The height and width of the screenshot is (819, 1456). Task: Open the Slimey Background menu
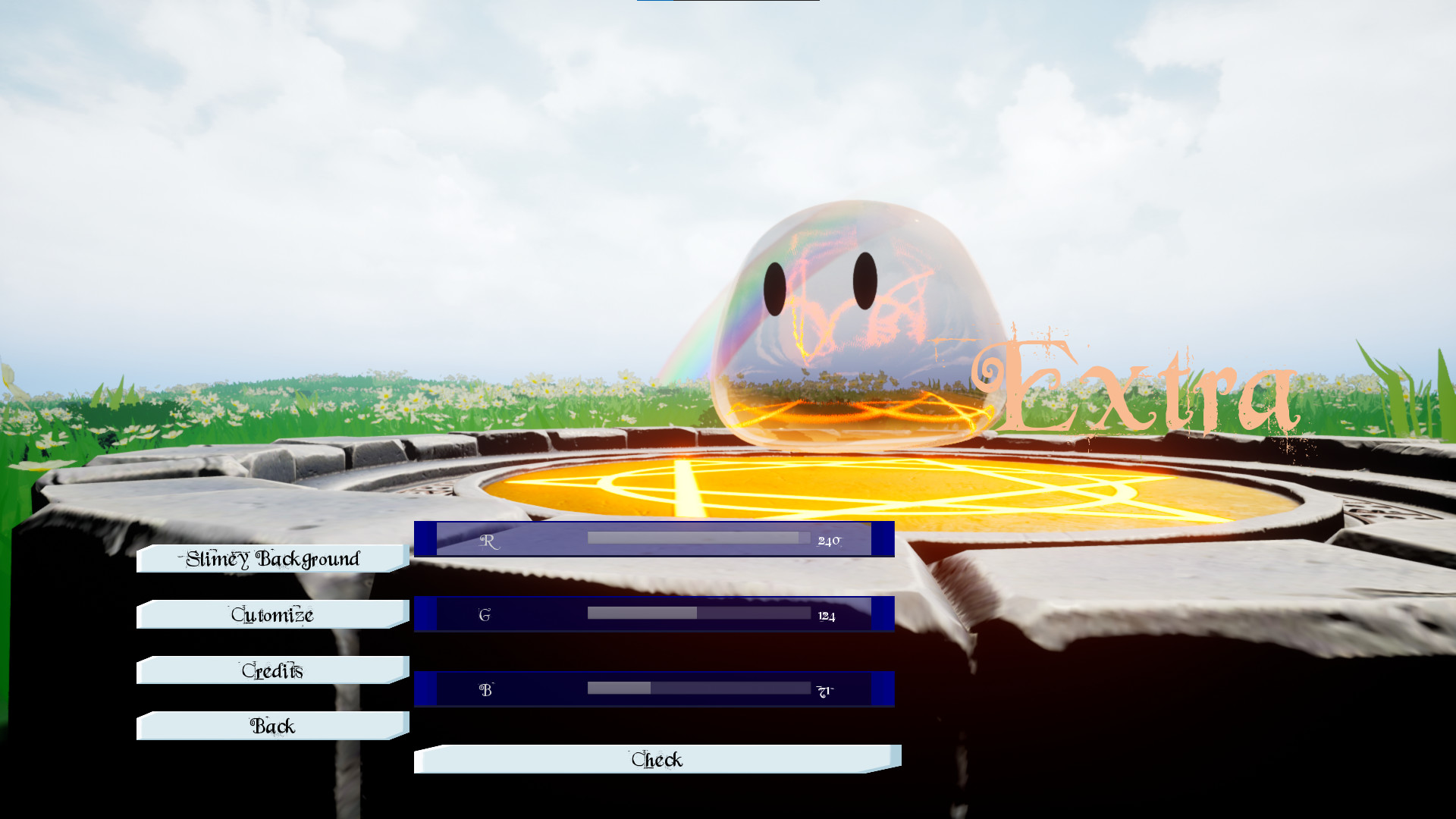coord(271,559)
